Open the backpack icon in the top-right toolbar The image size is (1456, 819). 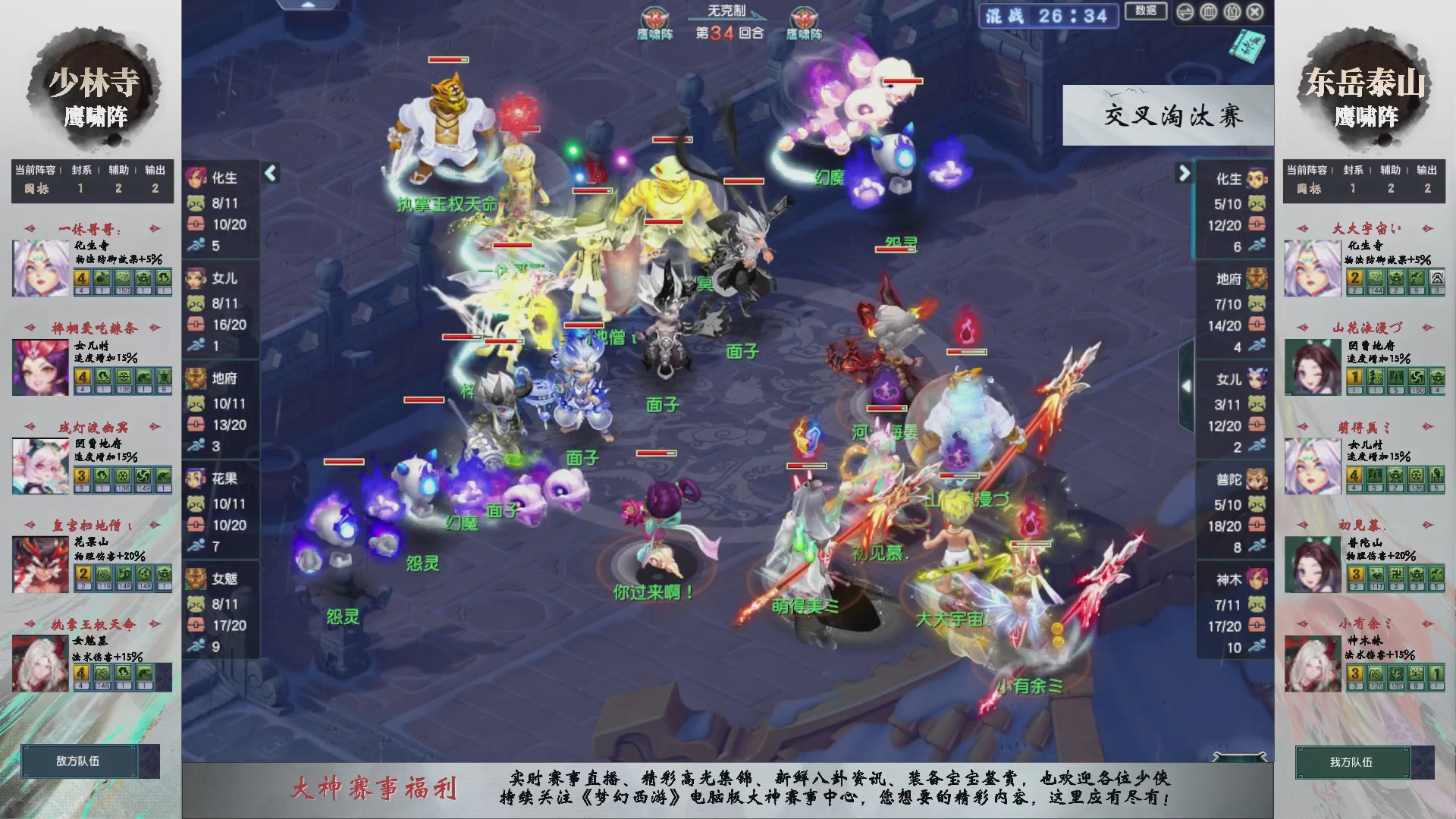1232,11
